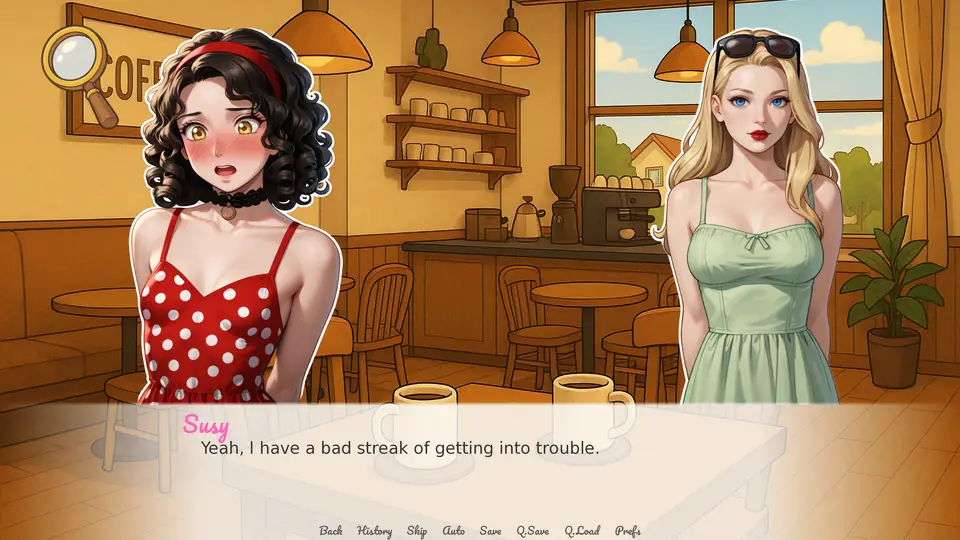The height and width of the screenshot is (540, 960).
Task: Perform a quick save with Q.Save
Action: (x=533, y=531)
